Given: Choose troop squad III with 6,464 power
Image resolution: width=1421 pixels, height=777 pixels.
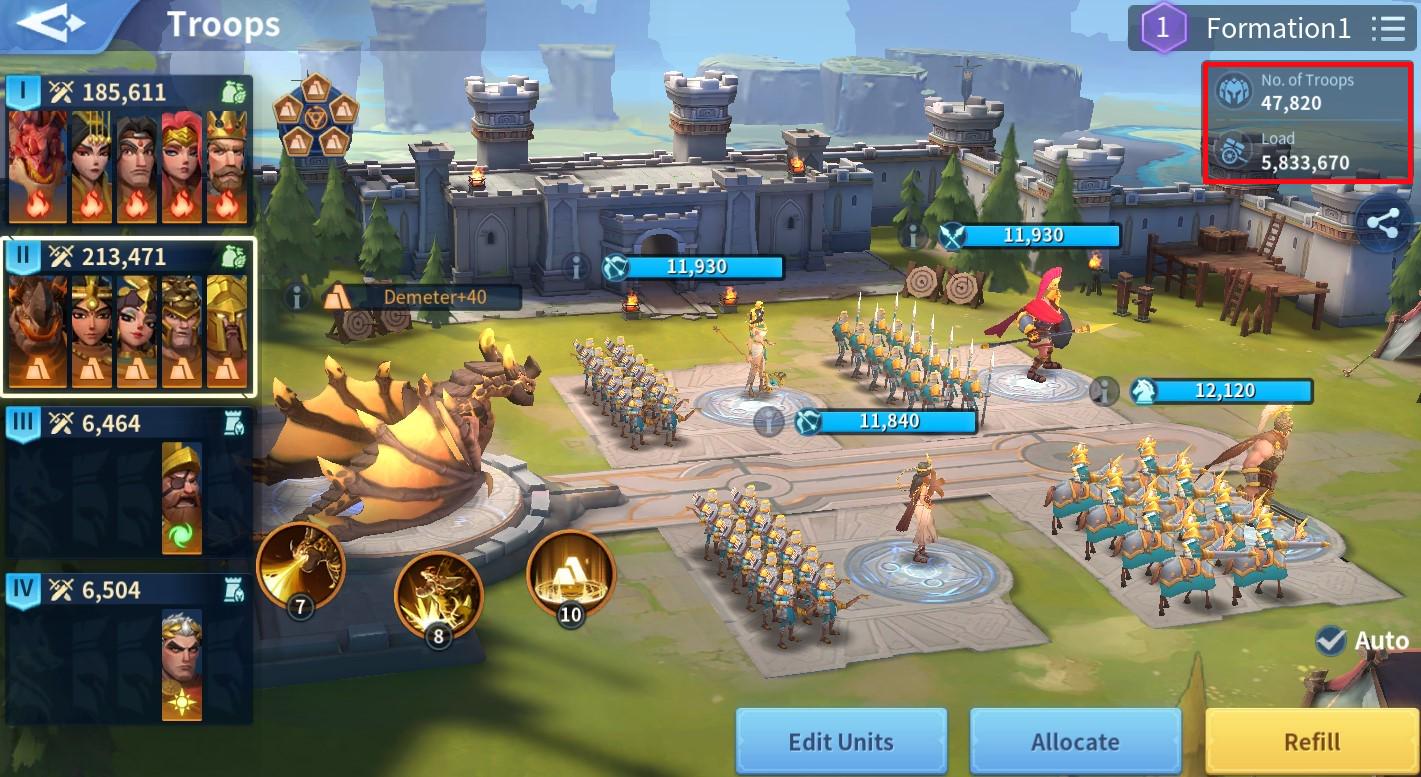Looking at the screenshot, I should (127, 482).
